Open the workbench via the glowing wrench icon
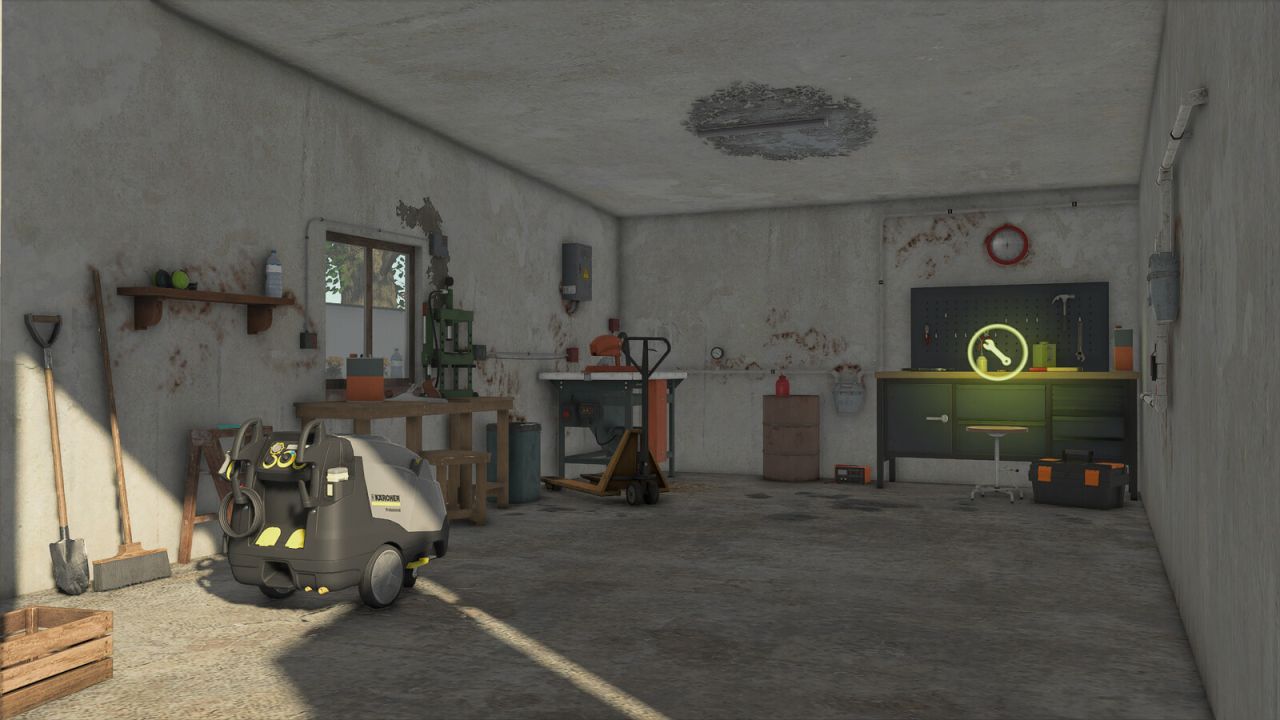This screenshot has height=720, width=1280. coord(997,352)
